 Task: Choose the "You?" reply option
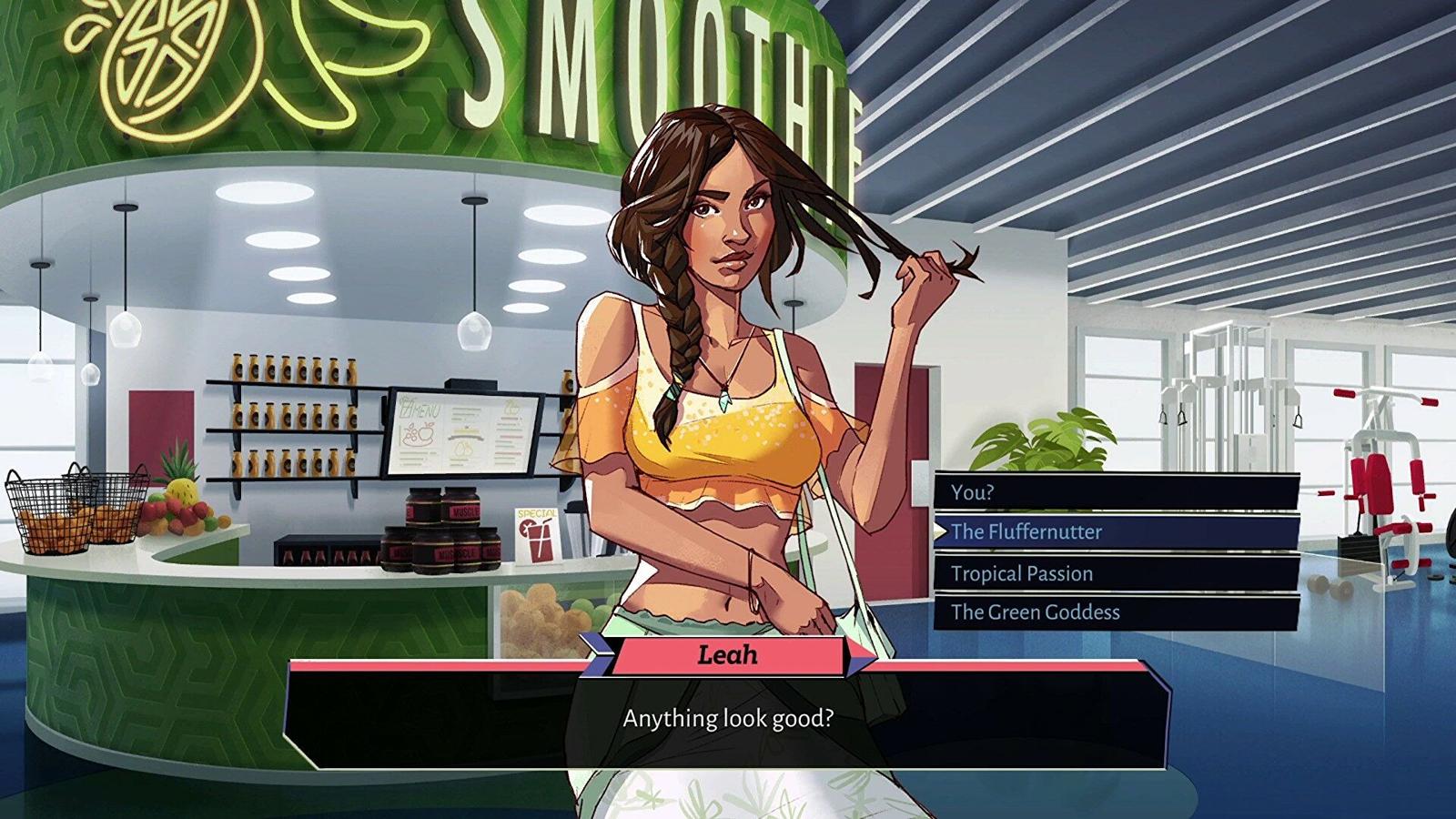coord(1116,492)
